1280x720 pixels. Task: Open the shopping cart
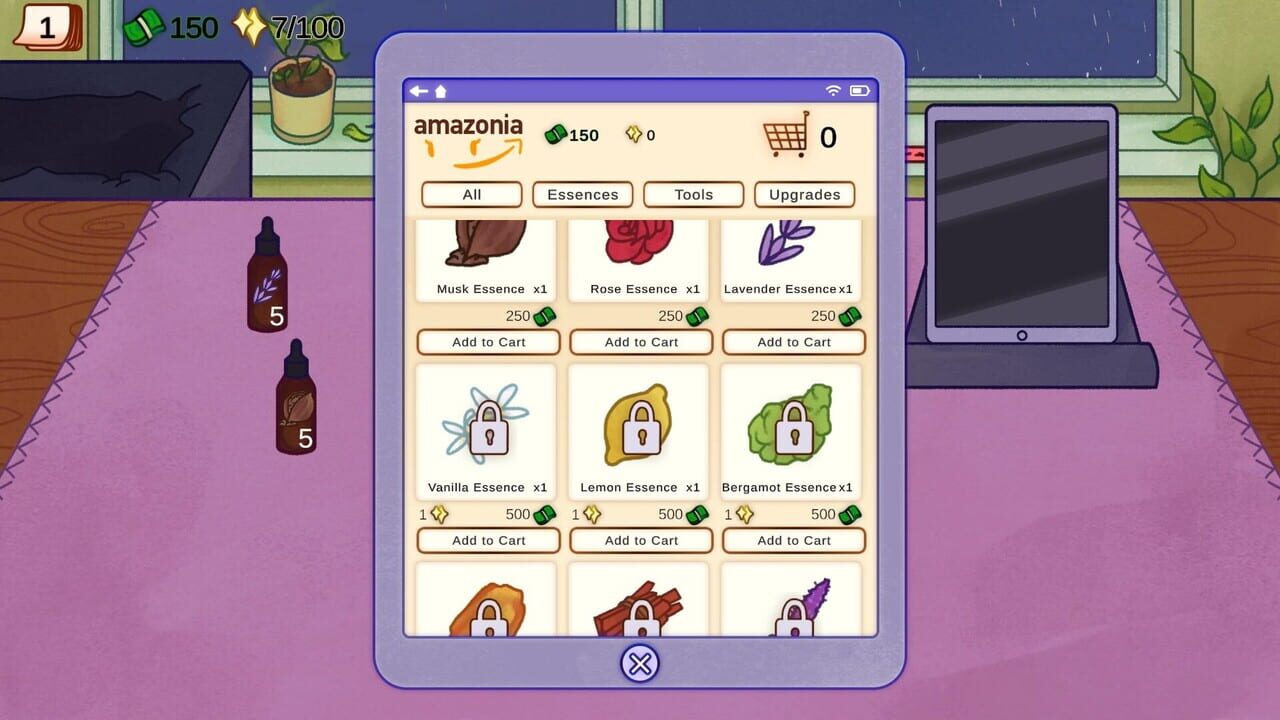click(786, 136)
